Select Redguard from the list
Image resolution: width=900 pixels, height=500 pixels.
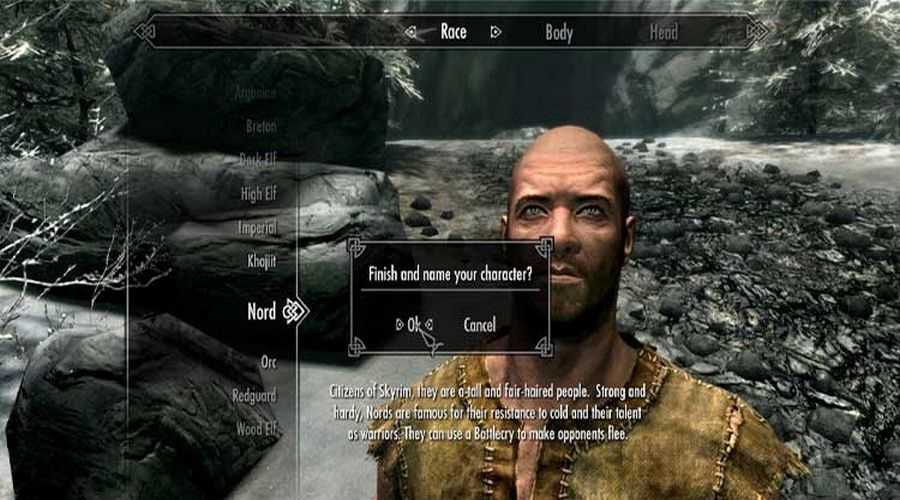(256, 397)
